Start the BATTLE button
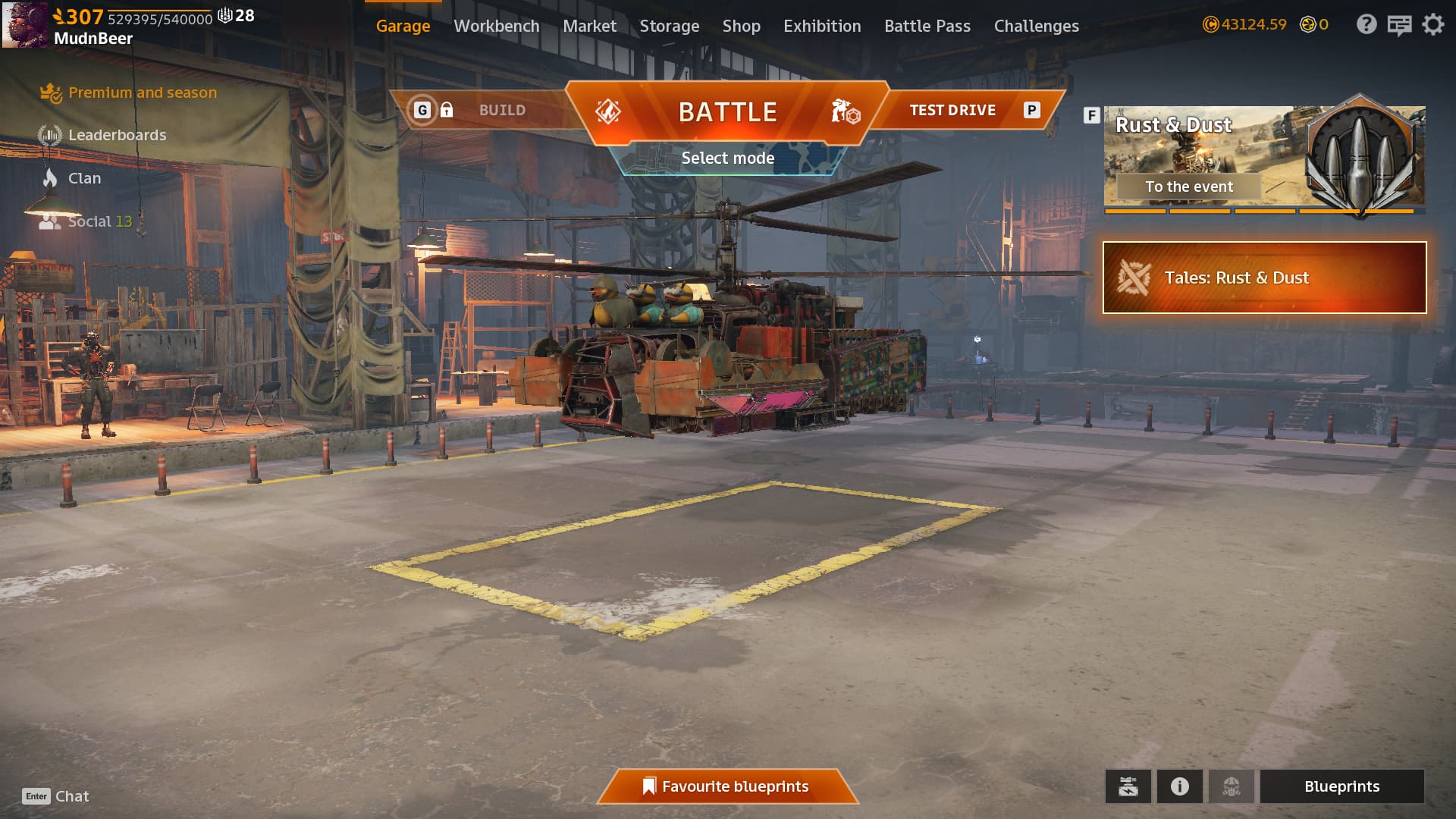1456x819 pixels. pyautogui.click(x=727, y=112)
